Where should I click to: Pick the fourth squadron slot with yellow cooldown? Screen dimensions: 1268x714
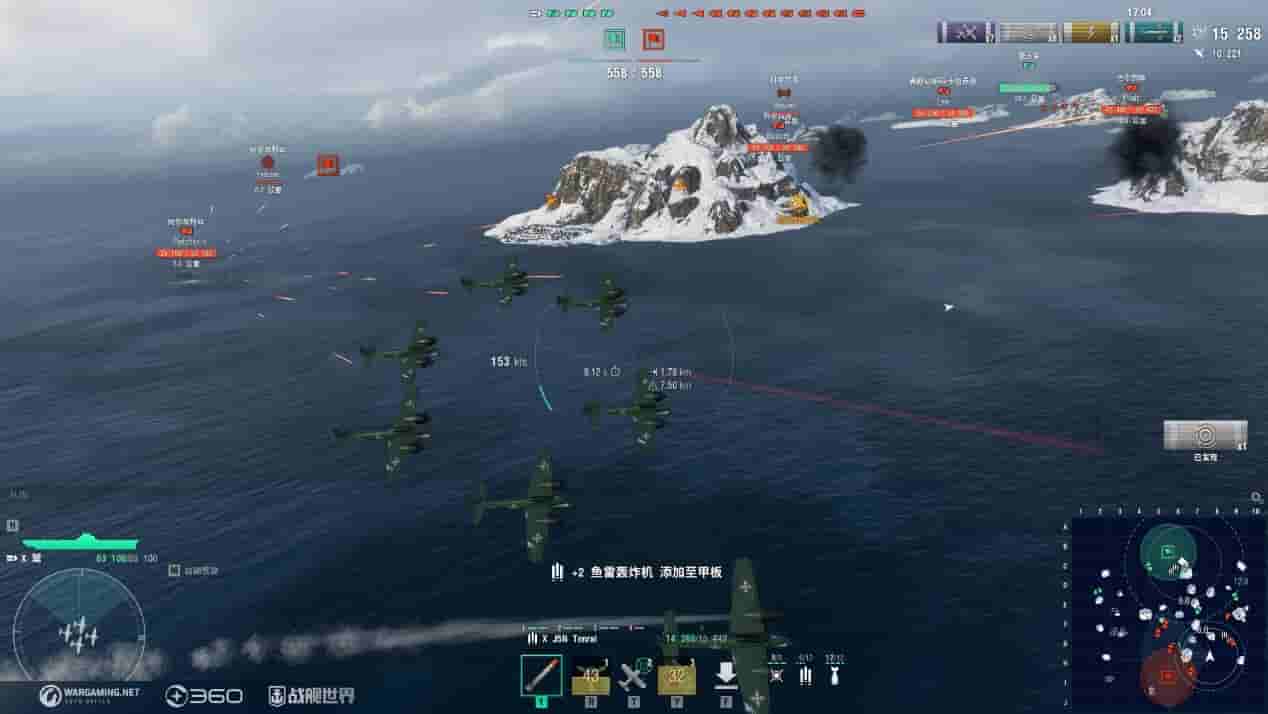677,677
